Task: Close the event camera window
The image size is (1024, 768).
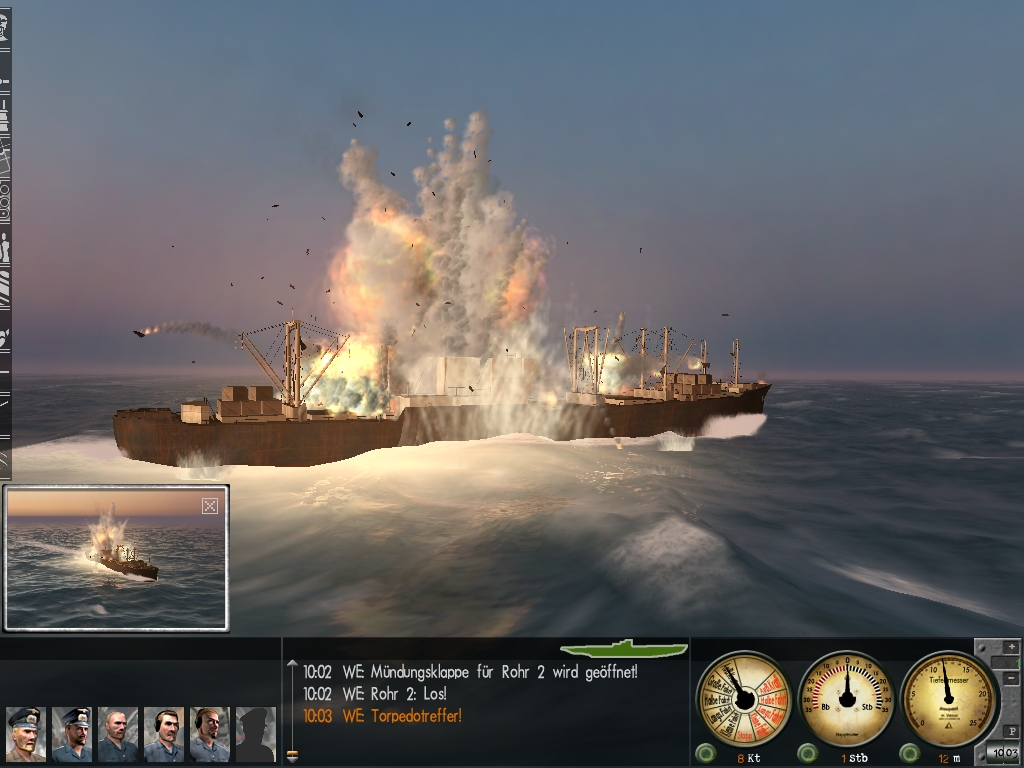Action: pos(210,506)
